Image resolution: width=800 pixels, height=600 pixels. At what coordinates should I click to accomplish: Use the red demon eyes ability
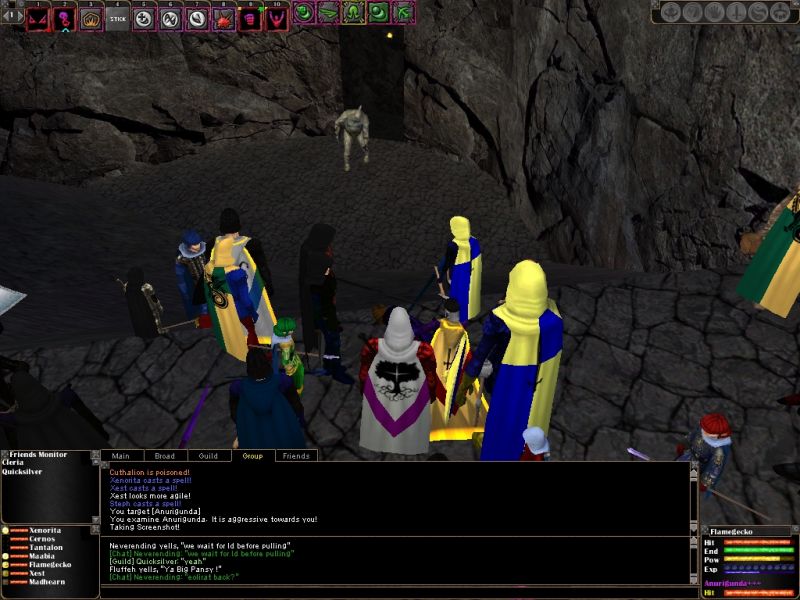(39, 18)
